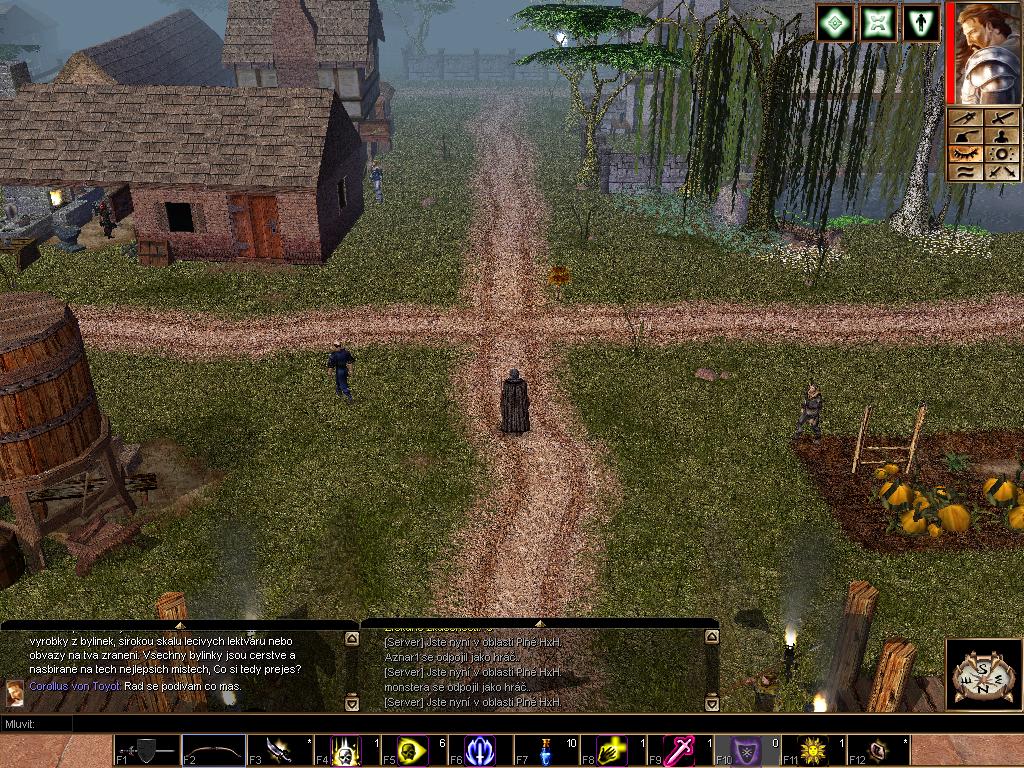
Task: Use the F9 pink sword quickslot
Action: (678, 750)
